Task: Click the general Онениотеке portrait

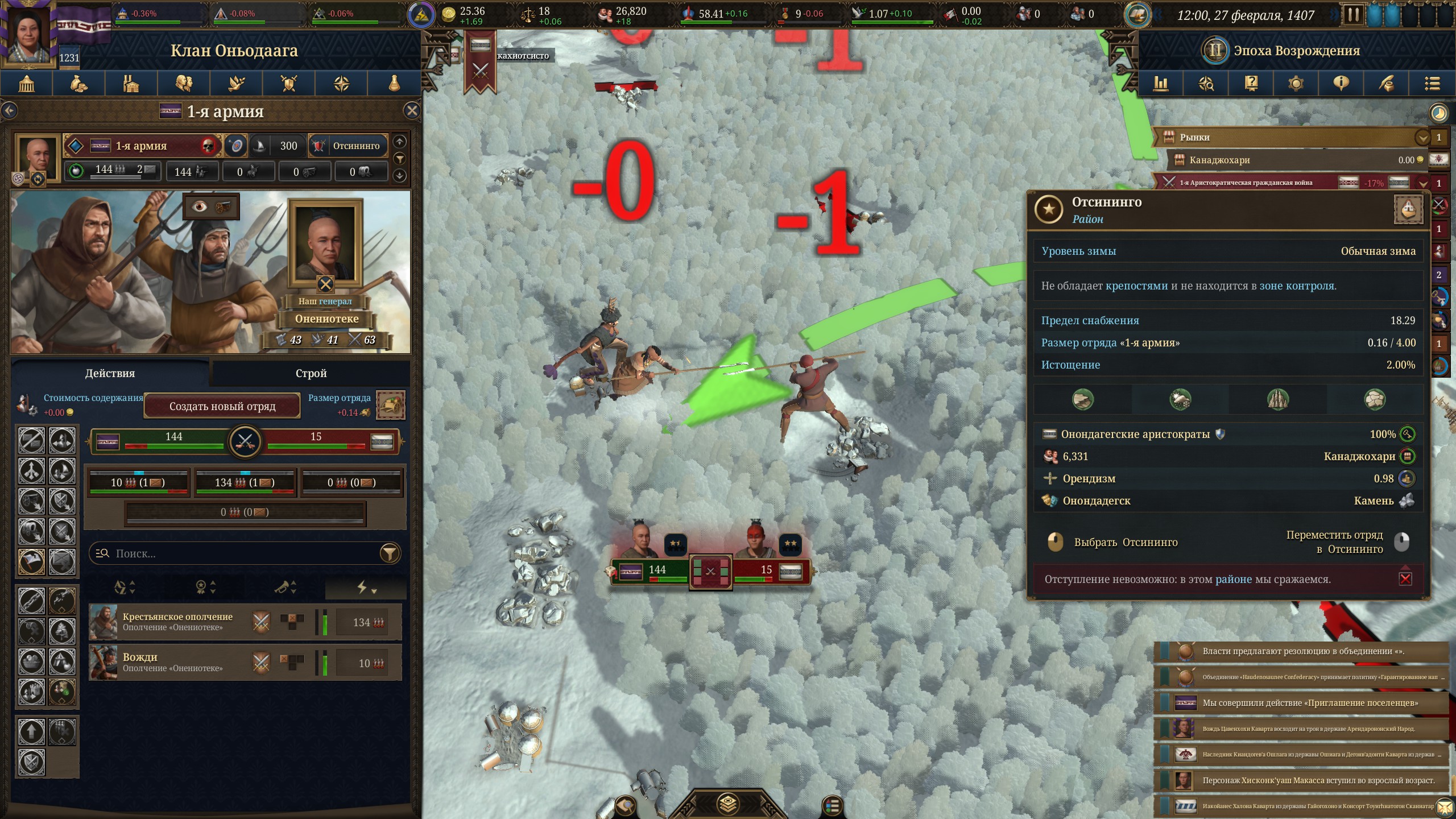Action: click(x=325, y=245)
